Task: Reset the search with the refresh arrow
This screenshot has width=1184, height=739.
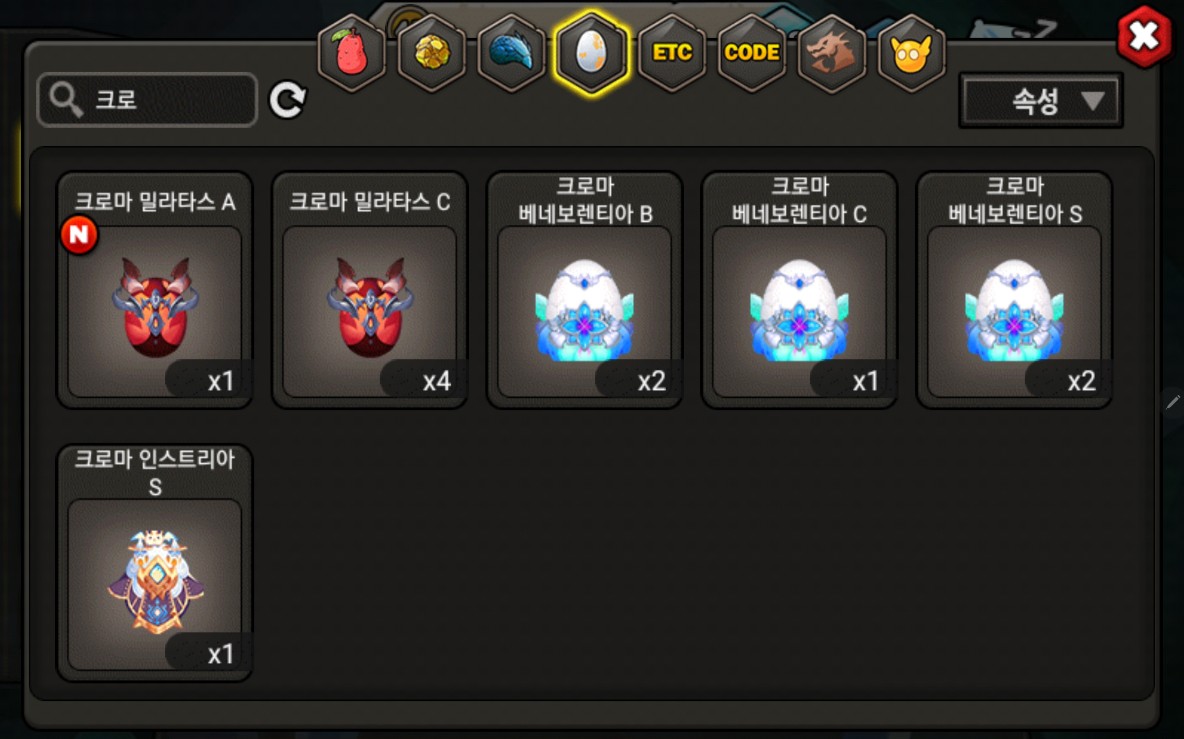Action: [x=287, y=100]
